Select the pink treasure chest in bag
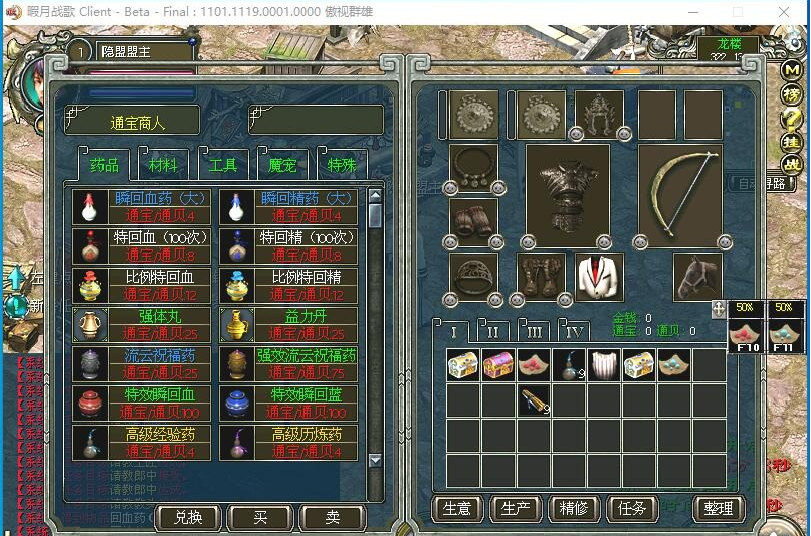Image resolution: width=811 pixels, height=536 pixels. click(x=497, y=366)
